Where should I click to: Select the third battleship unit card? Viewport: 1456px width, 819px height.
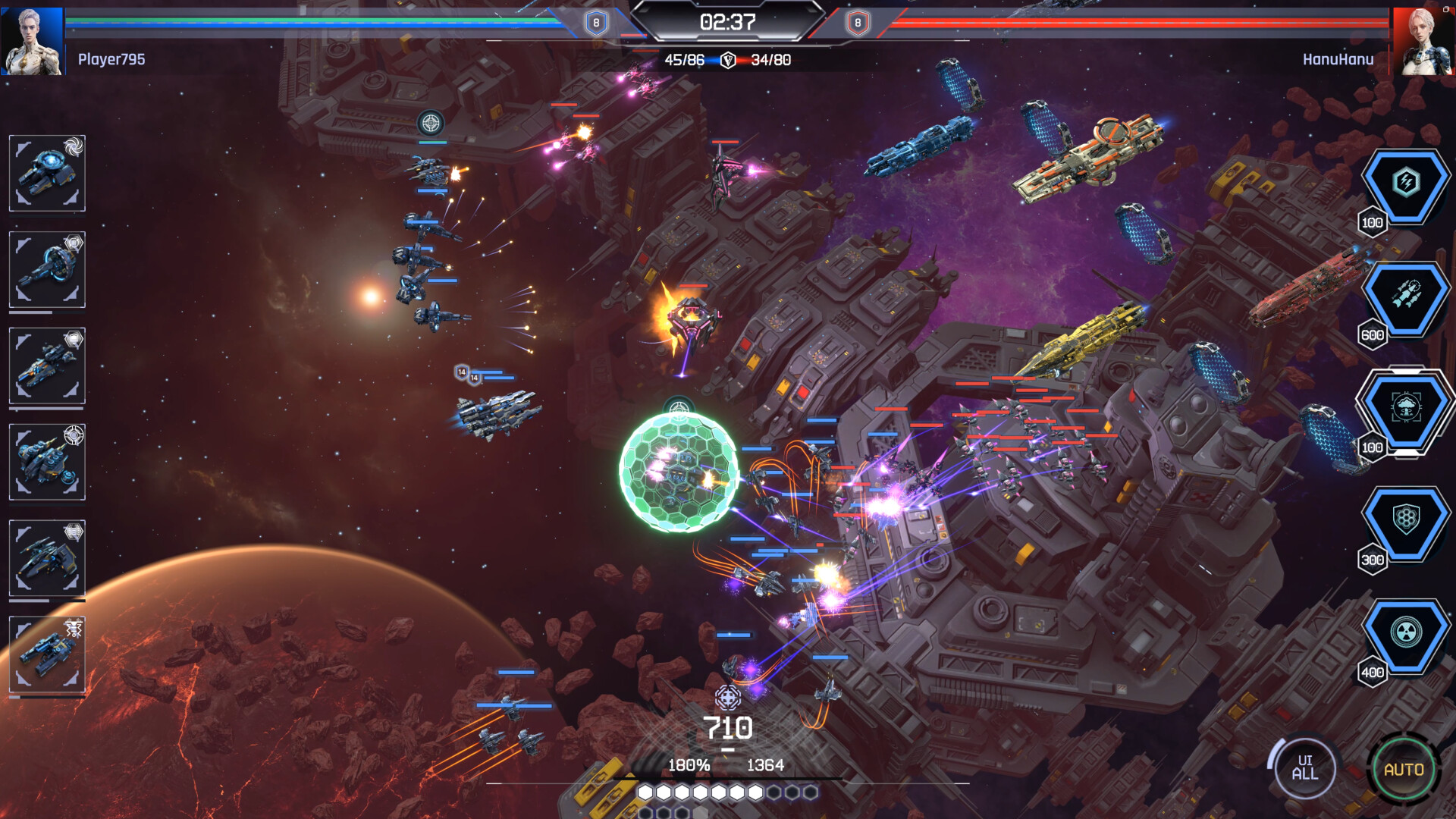(x=46, y=366)
